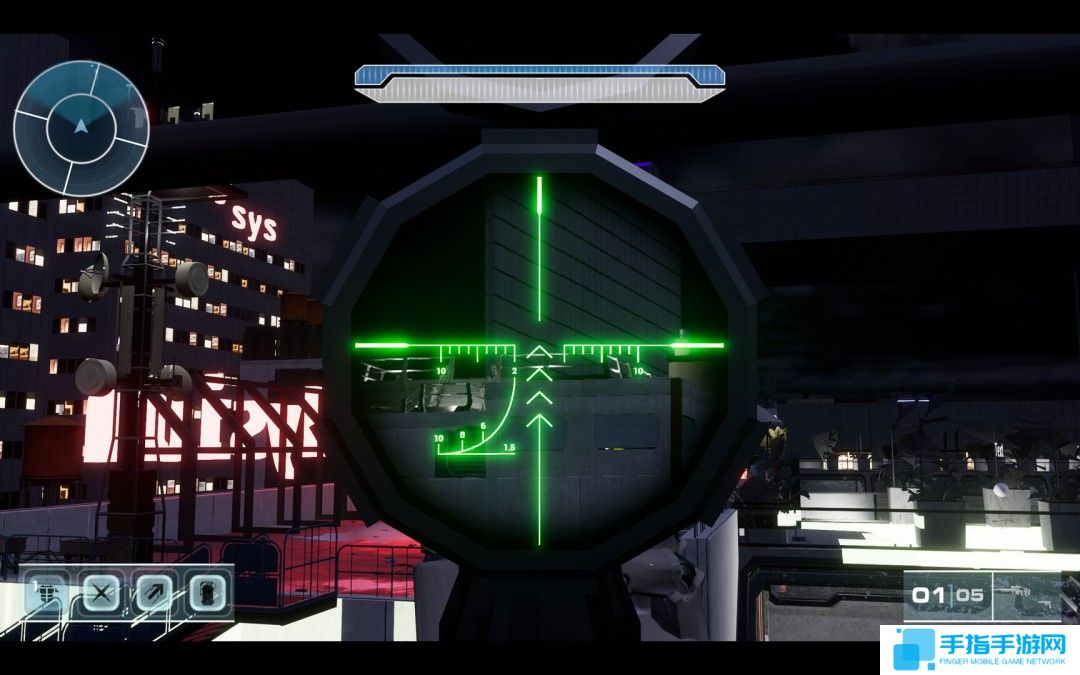The height and width of the screenshot is (675, 1080).
Task: Activate the crossed blades ability icon
Action: (x=100, y=594)
